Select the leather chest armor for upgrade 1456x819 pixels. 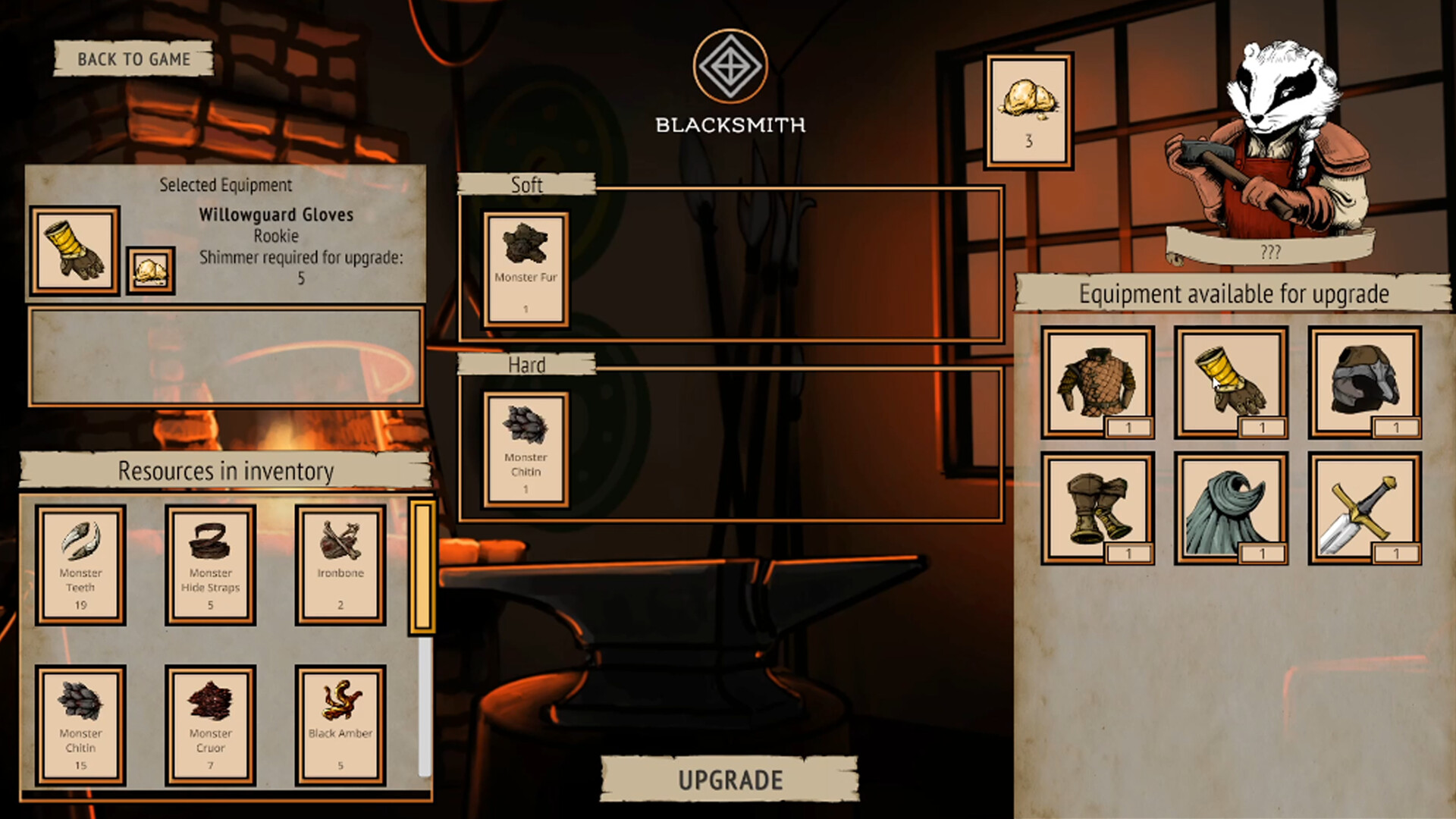1097,382
